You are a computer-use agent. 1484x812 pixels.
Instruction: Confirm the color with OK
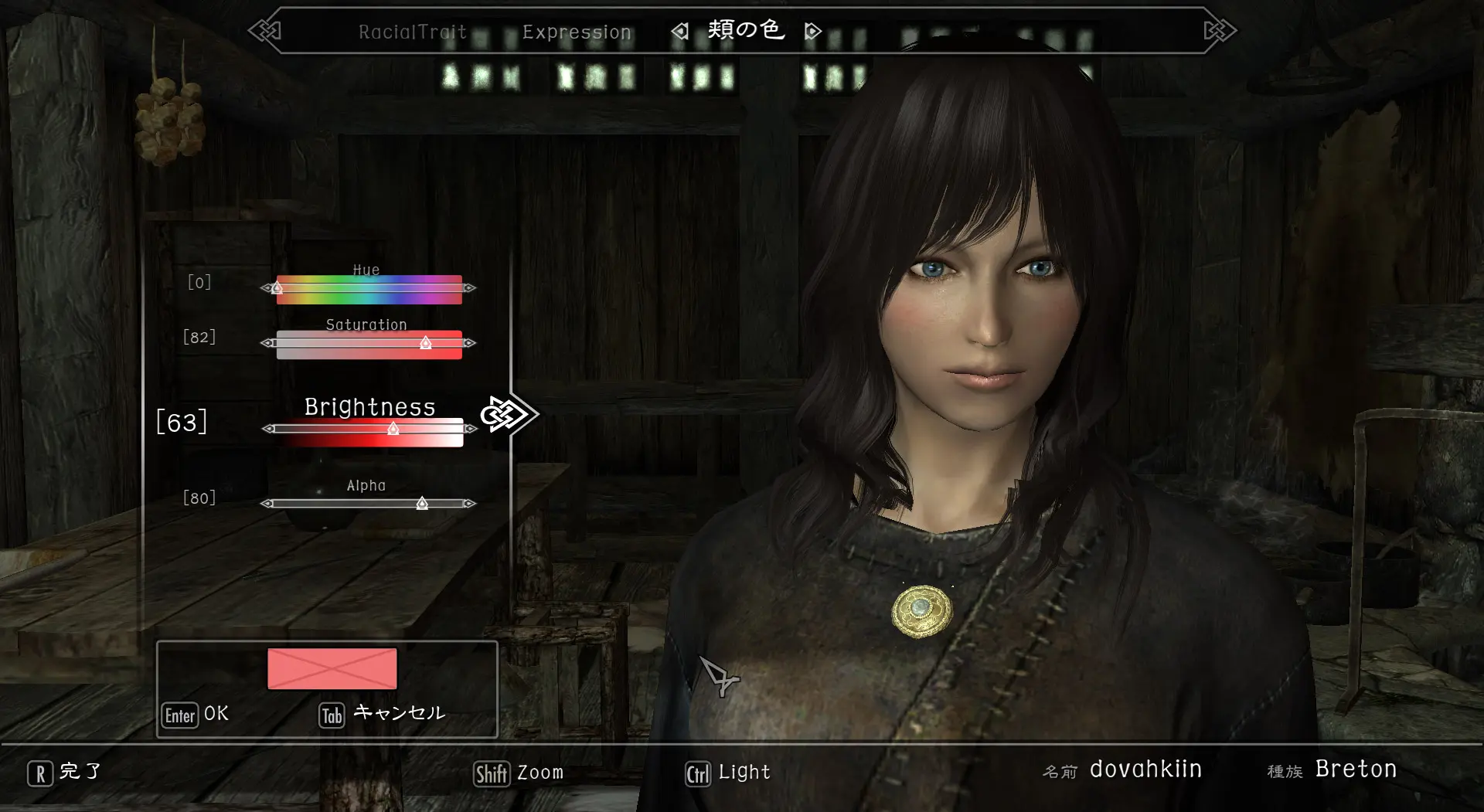pyautogui.click(x=196, y=715)
